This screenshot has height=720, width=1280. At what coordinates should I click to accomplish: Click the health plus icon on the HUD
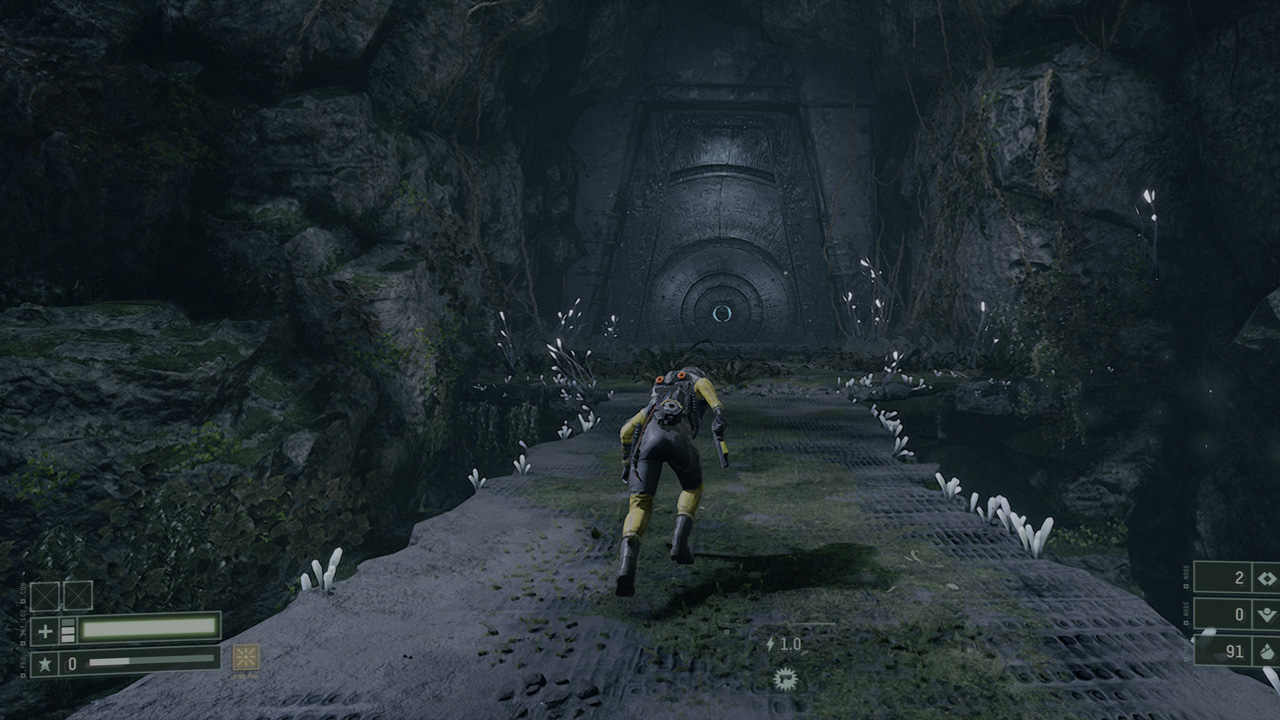[x=44, y=630]
